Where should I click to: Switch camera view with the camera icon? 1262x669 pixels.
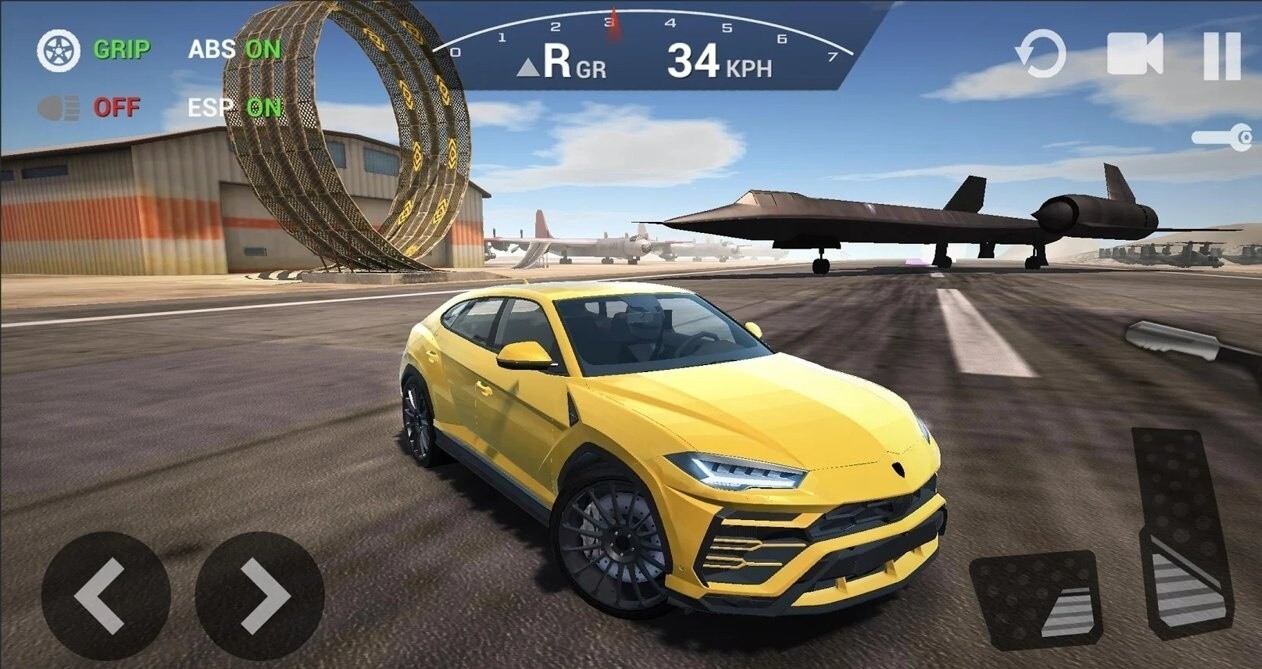1135,54
